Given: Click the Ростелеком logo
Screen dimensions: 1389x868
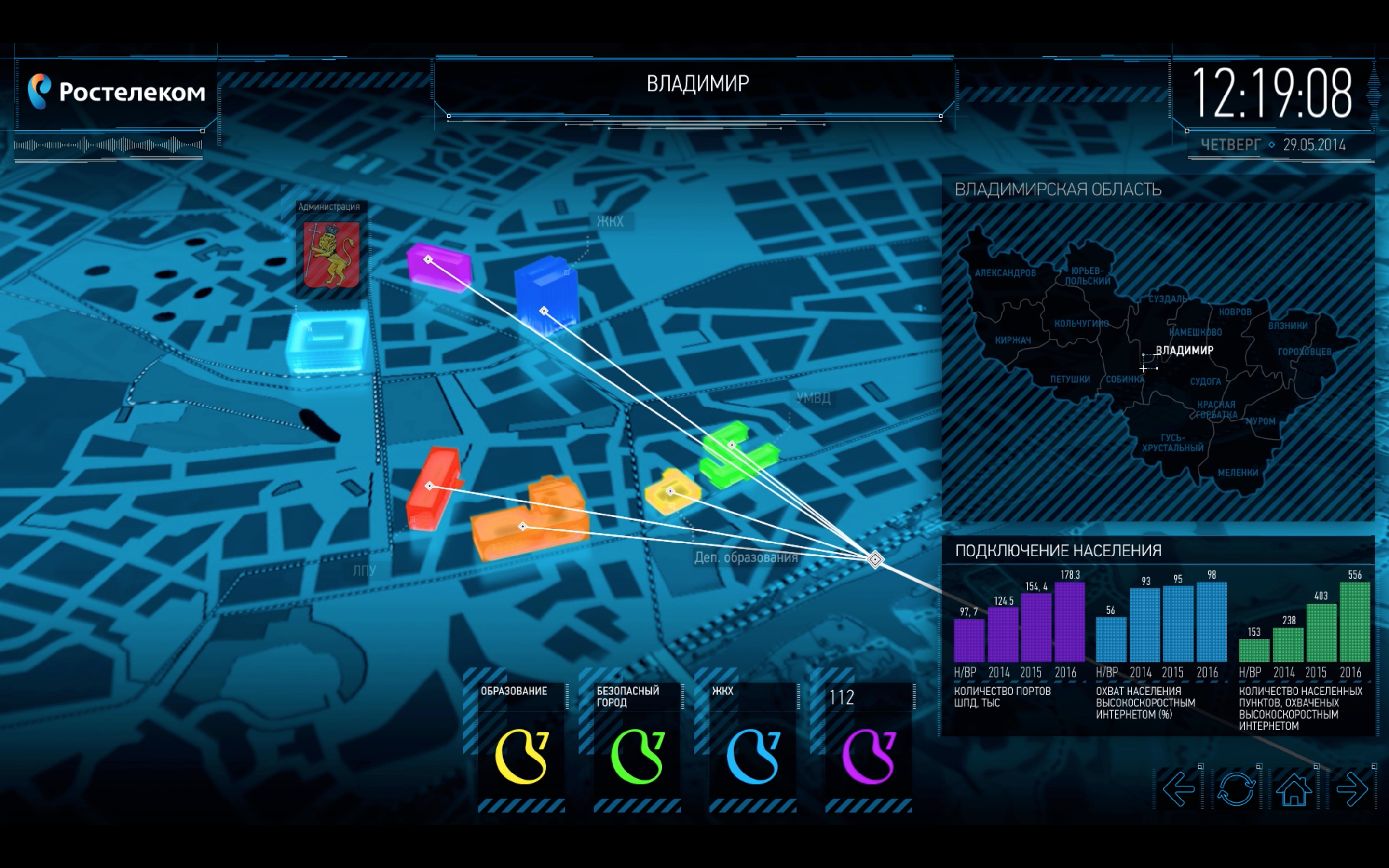Looking at the screenshot, I should coord(117,92).
